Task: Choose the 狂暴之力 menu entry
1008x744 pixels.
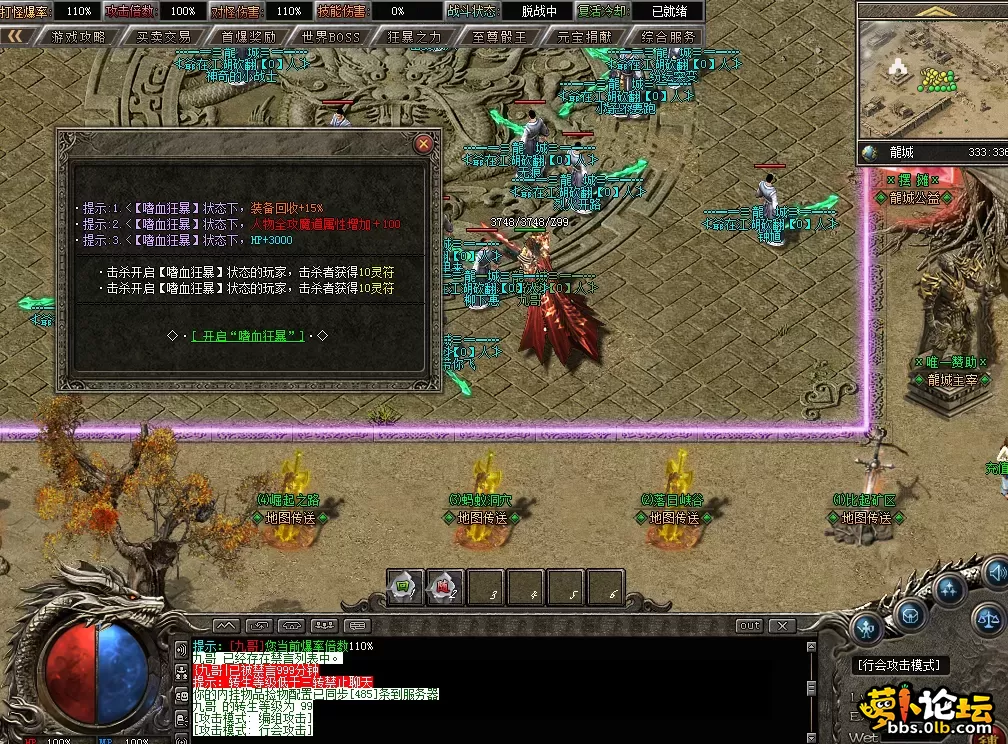Action: click(x=414, y=36)
